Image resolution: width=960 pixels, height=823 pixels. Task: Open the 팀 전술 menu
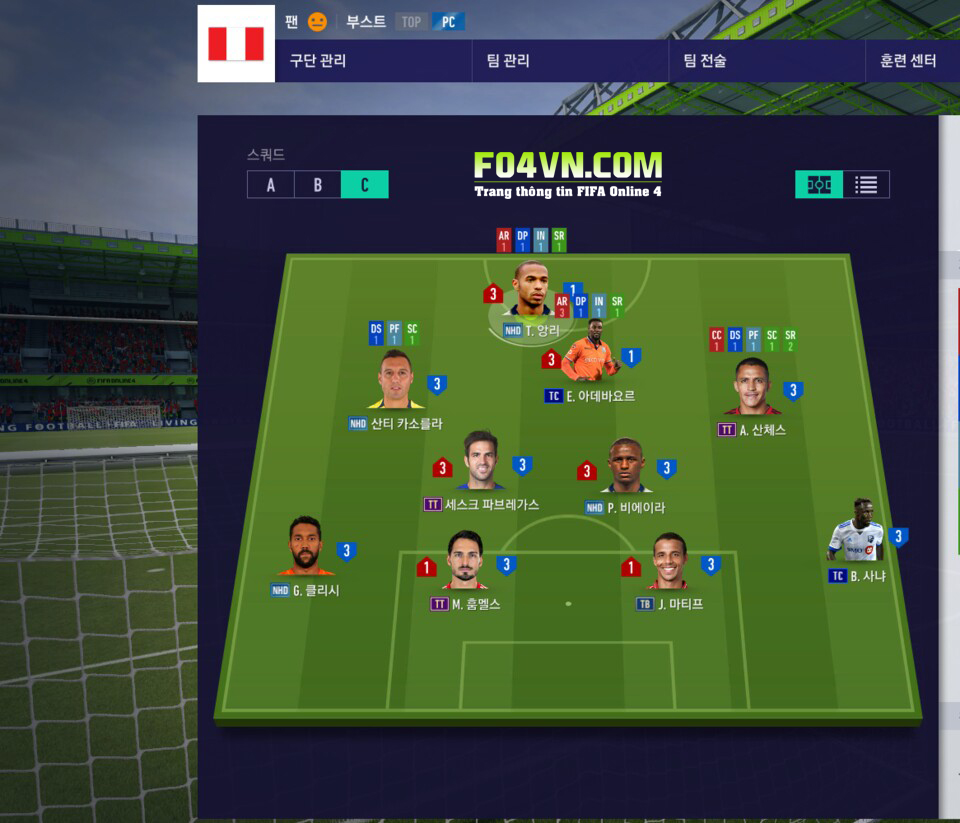tap(705, 61)
